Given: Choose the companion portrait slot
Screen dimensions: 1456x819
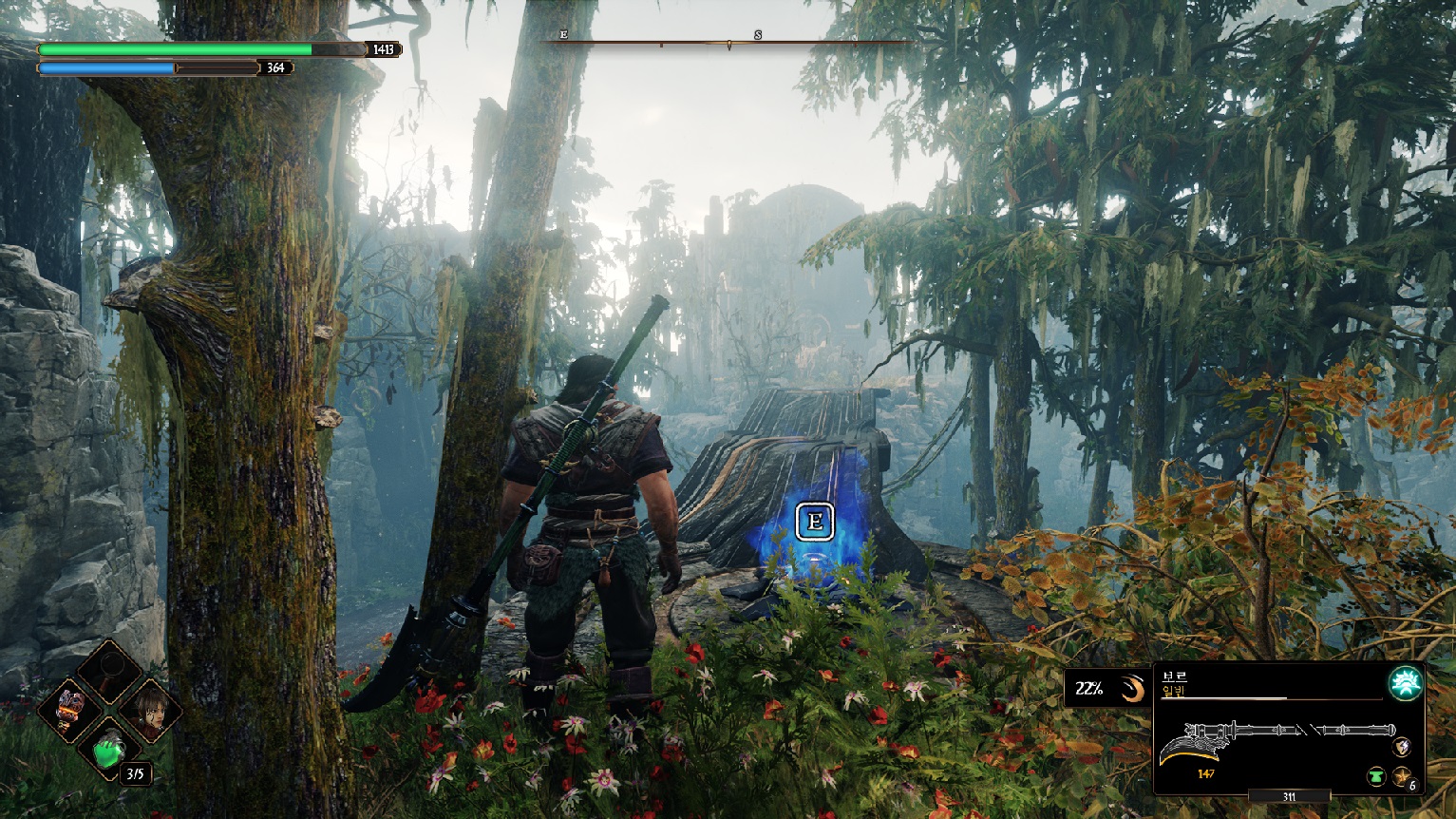Looking at the screenshot, I should pos(148,710).
